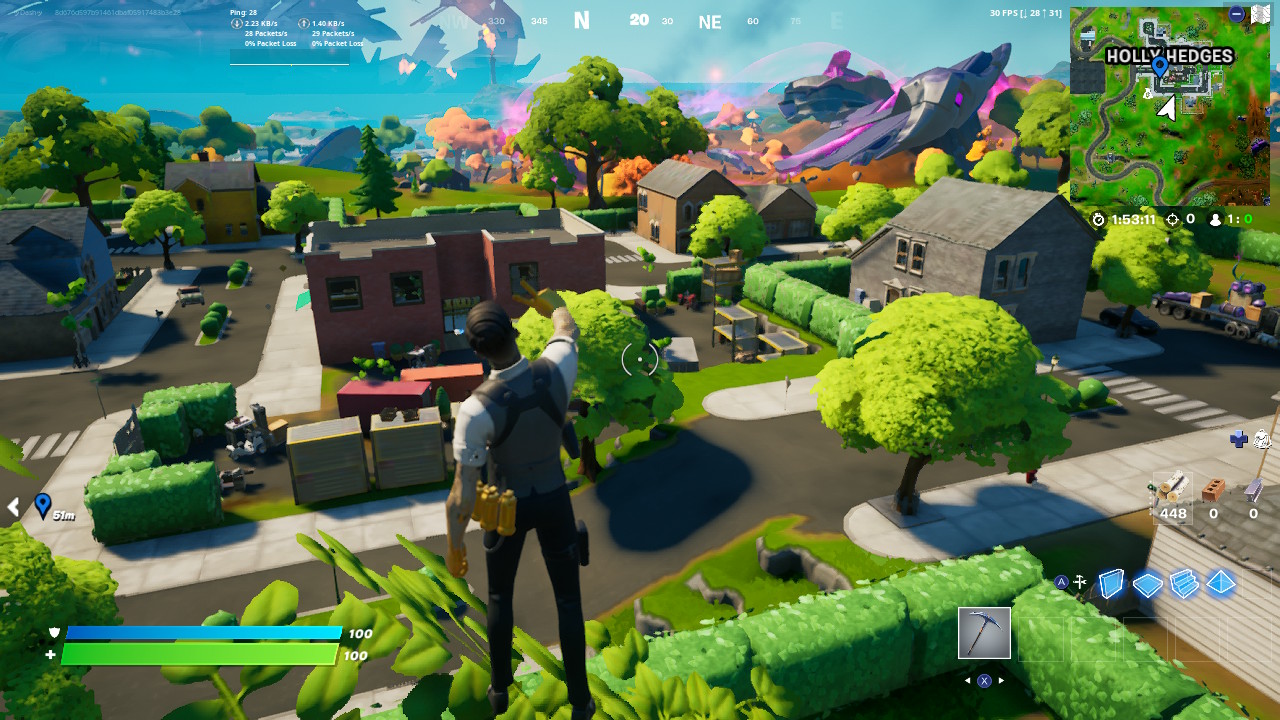Toggle minimap zoom with the minus button

click(x=1238, y=14)
